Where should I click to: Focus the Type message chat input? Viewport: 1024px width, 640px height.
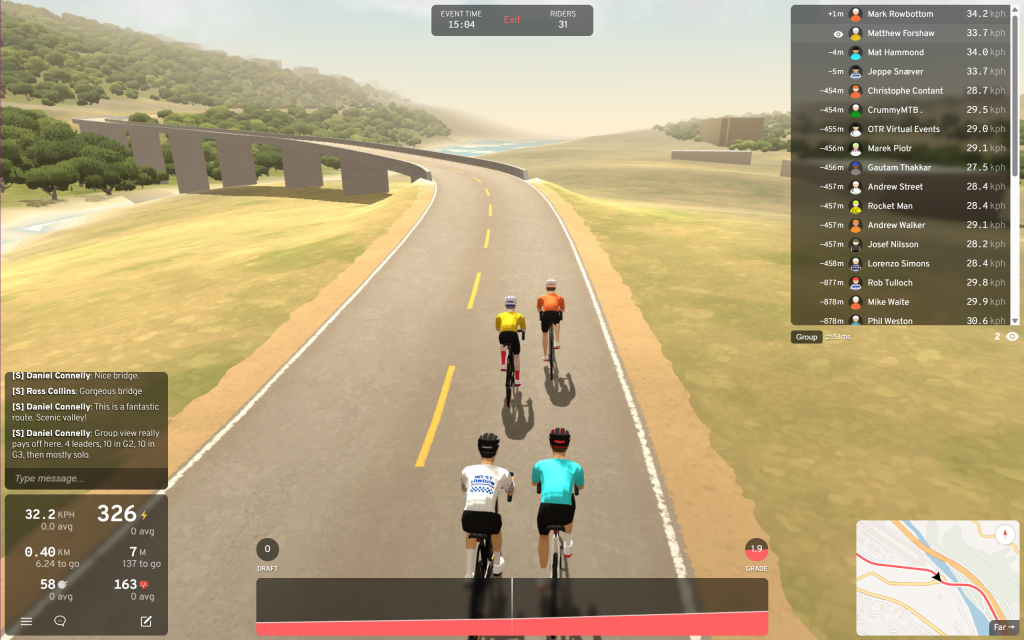86,479
